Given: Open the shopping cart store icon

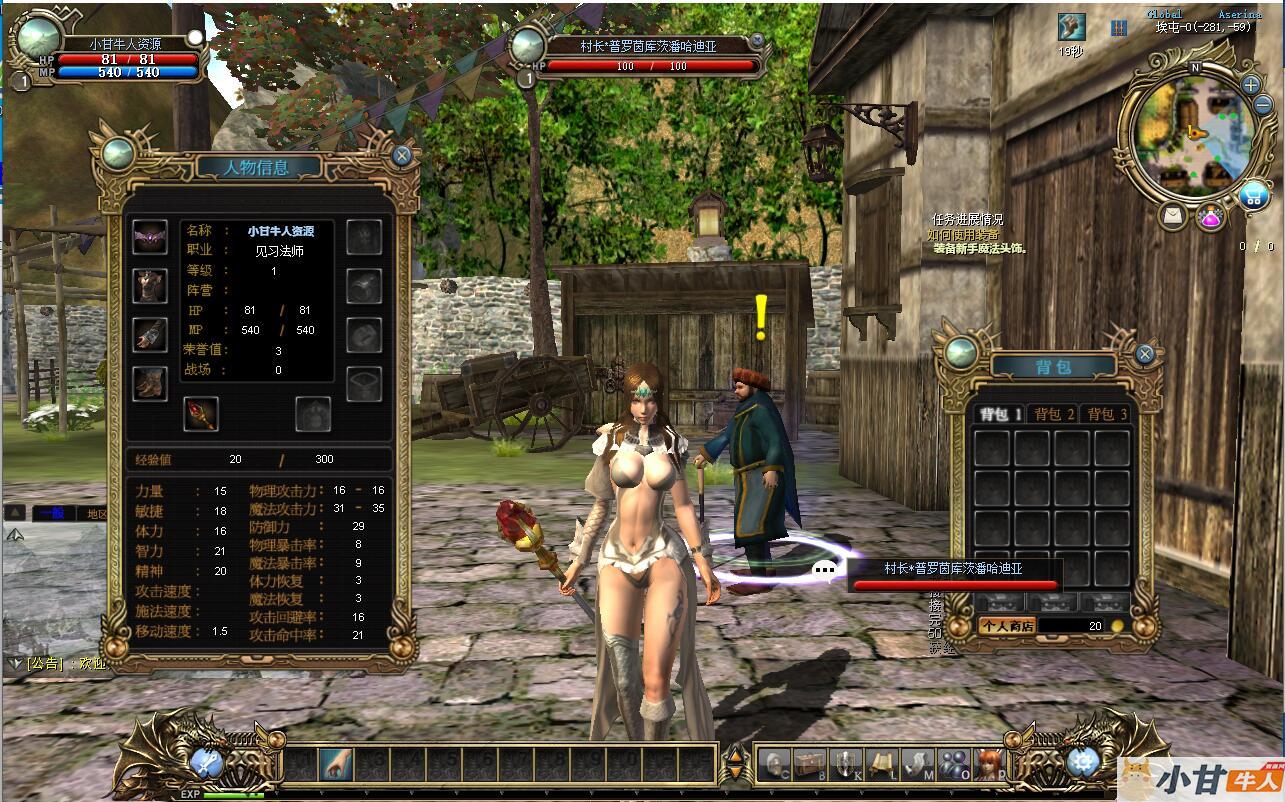Looking at the screenshot, I should [1253, 196].
